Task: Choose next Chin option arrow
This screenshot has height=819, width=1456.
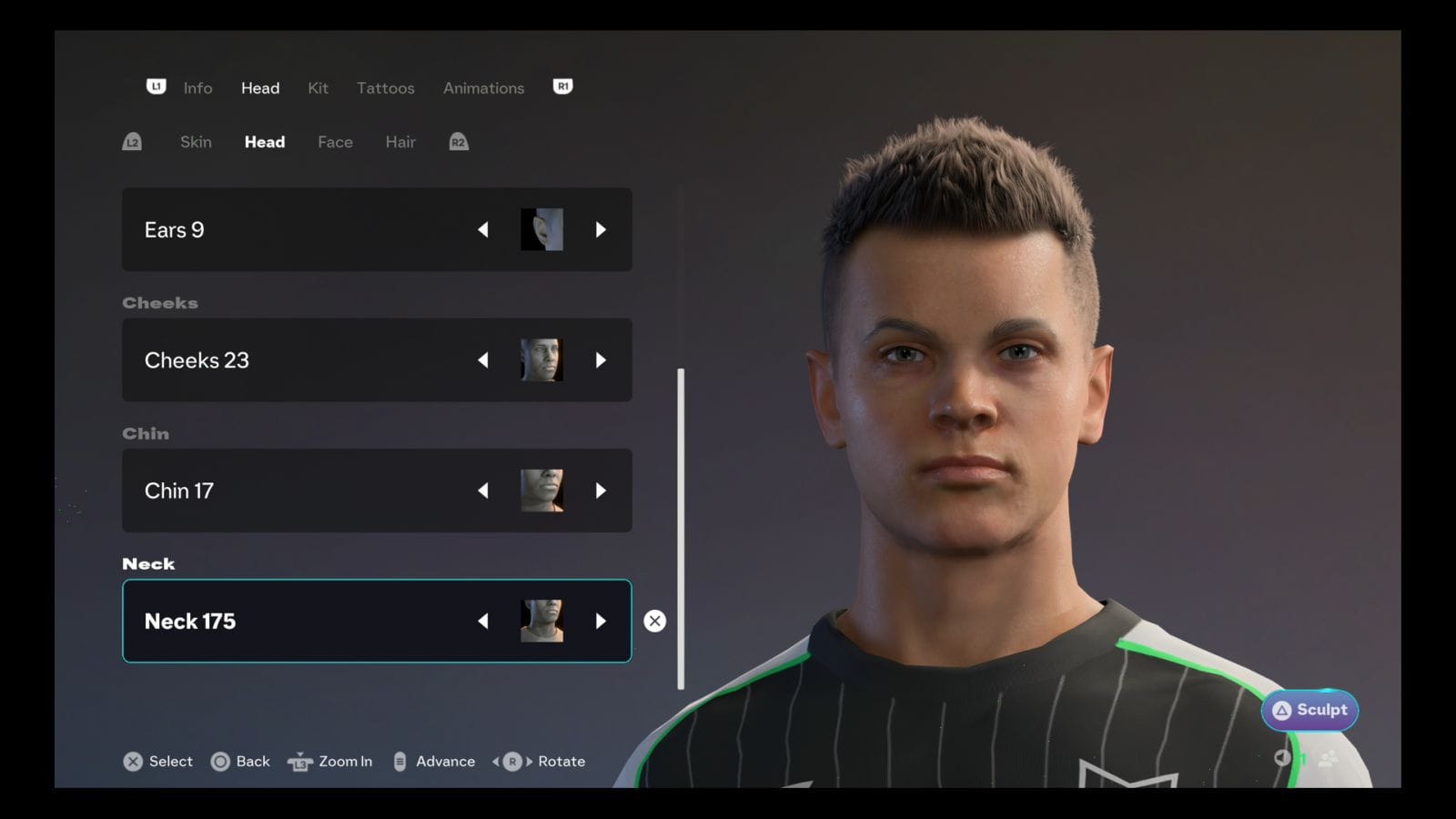Action: pyautogui.click(x=601, y=490)
